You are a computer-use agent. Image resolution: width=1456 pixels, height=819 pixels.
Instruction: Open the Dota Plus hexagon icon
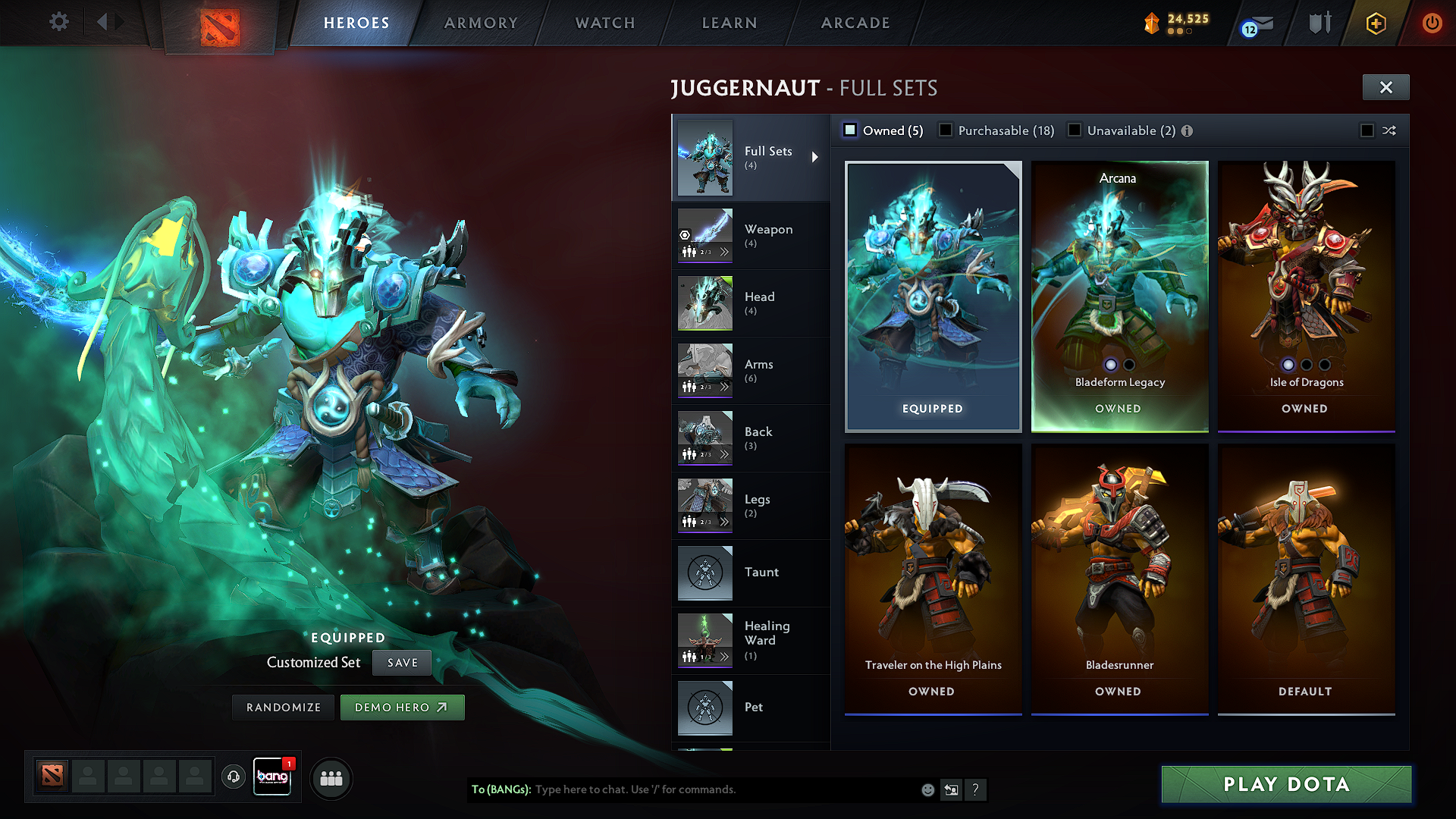point(1375,24)
